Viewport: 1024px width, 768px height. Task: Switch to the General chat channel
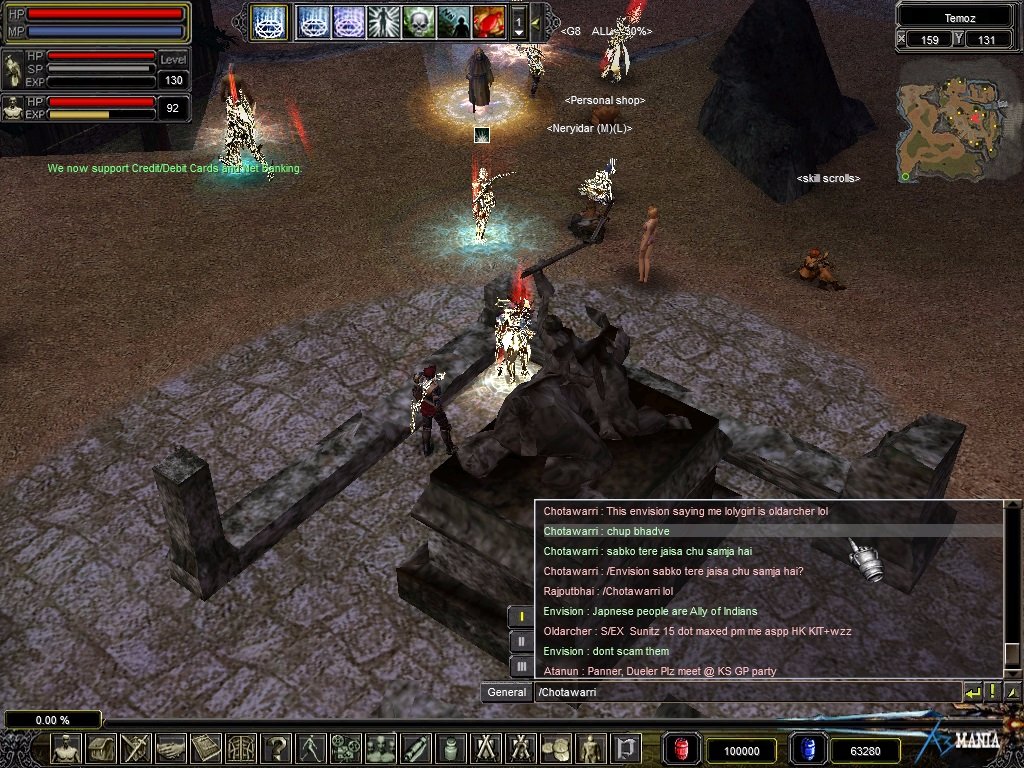click(507, 692)
